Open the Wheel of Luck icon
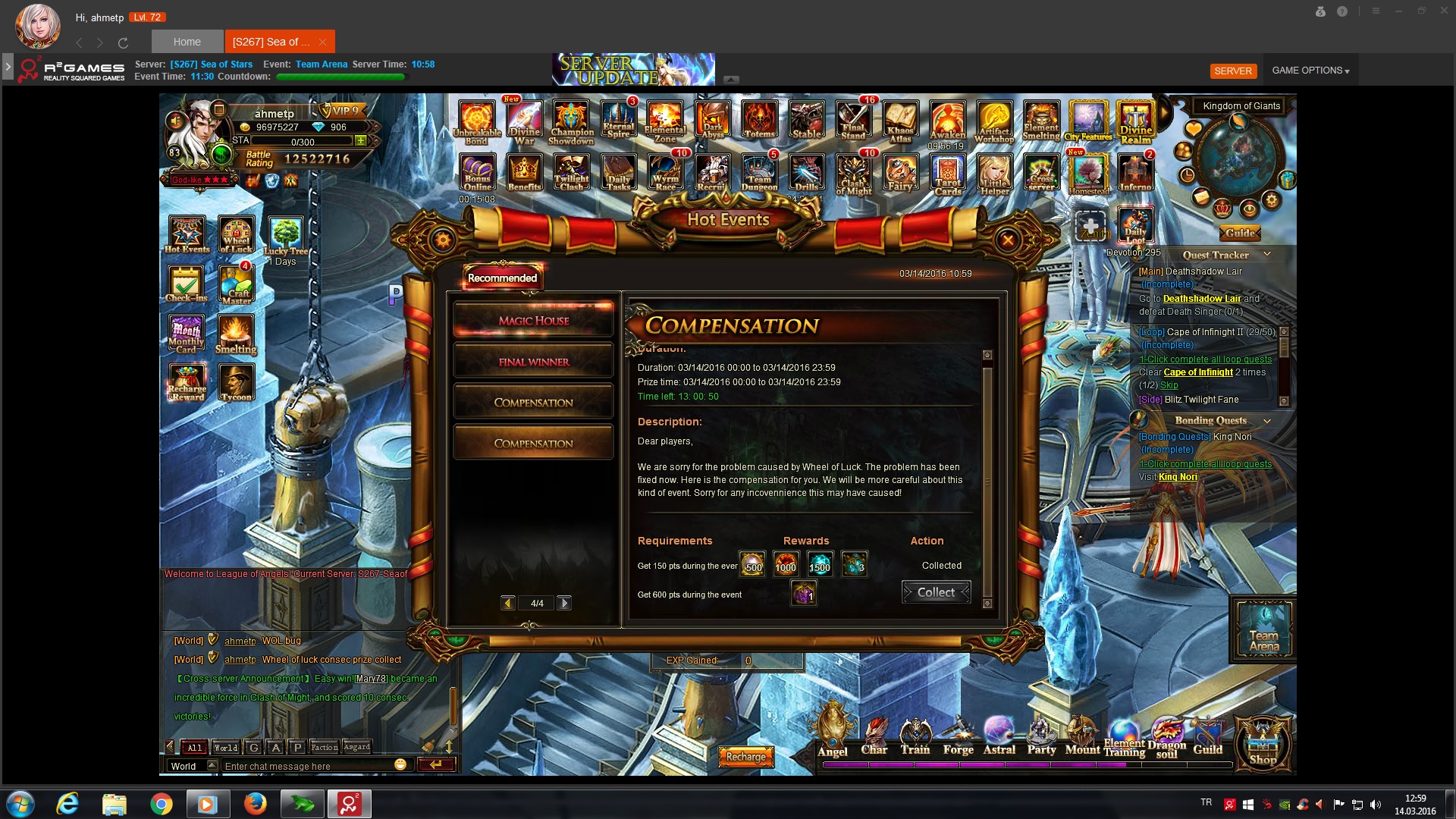 [x=236, y=235]
